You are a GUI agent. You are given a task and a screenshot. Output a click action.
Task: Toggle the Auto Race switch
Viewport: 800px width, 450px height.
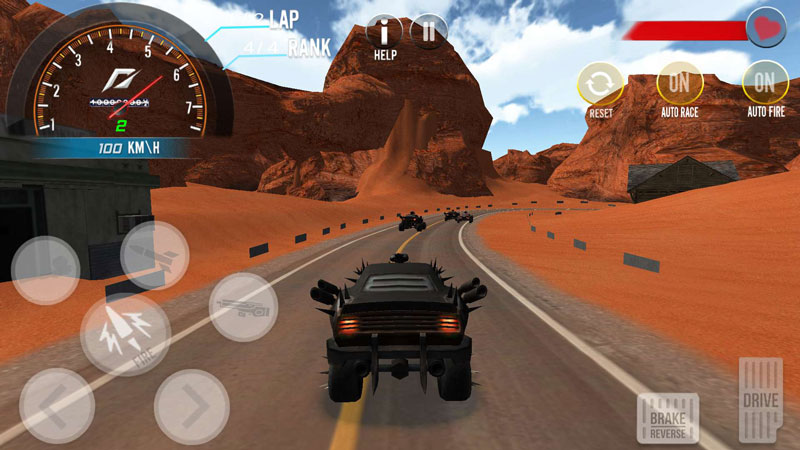[x=679, y=82]
